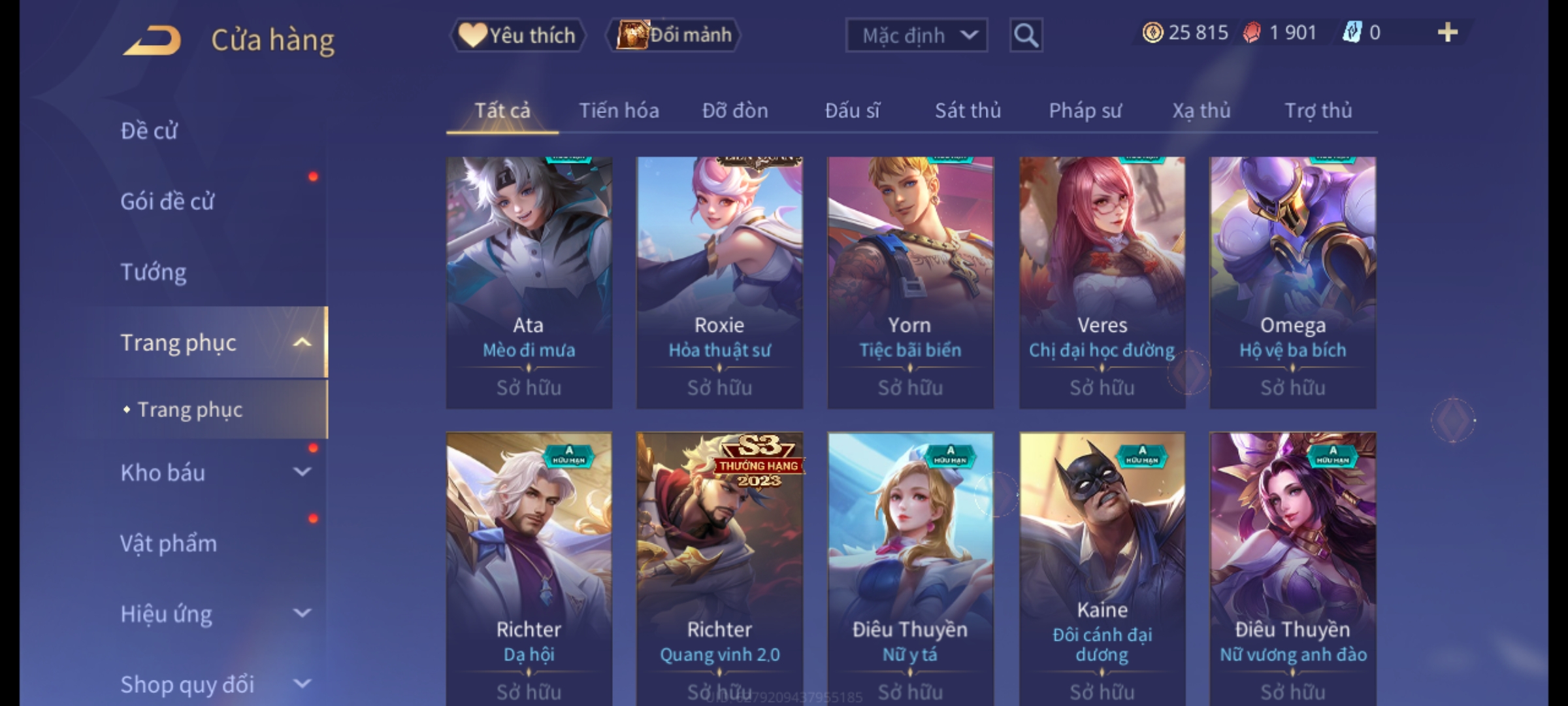This screenshot has width=1568, height=706.
Task: Open the Vật phẩm items section
Action: [169, 543]
